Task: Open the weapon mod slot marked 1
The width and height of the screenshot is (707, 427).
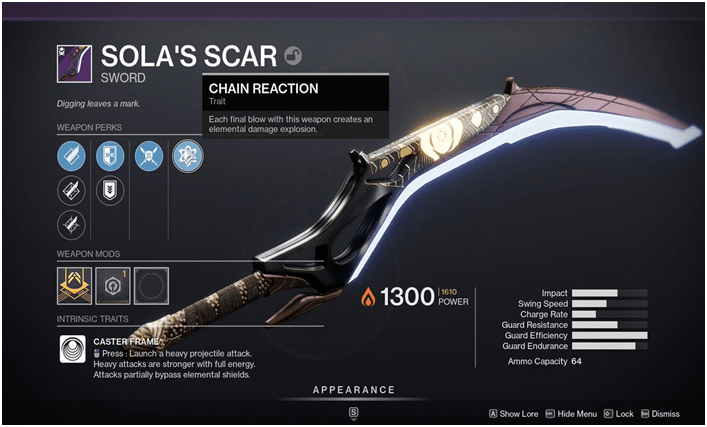Action: [113, 285]
